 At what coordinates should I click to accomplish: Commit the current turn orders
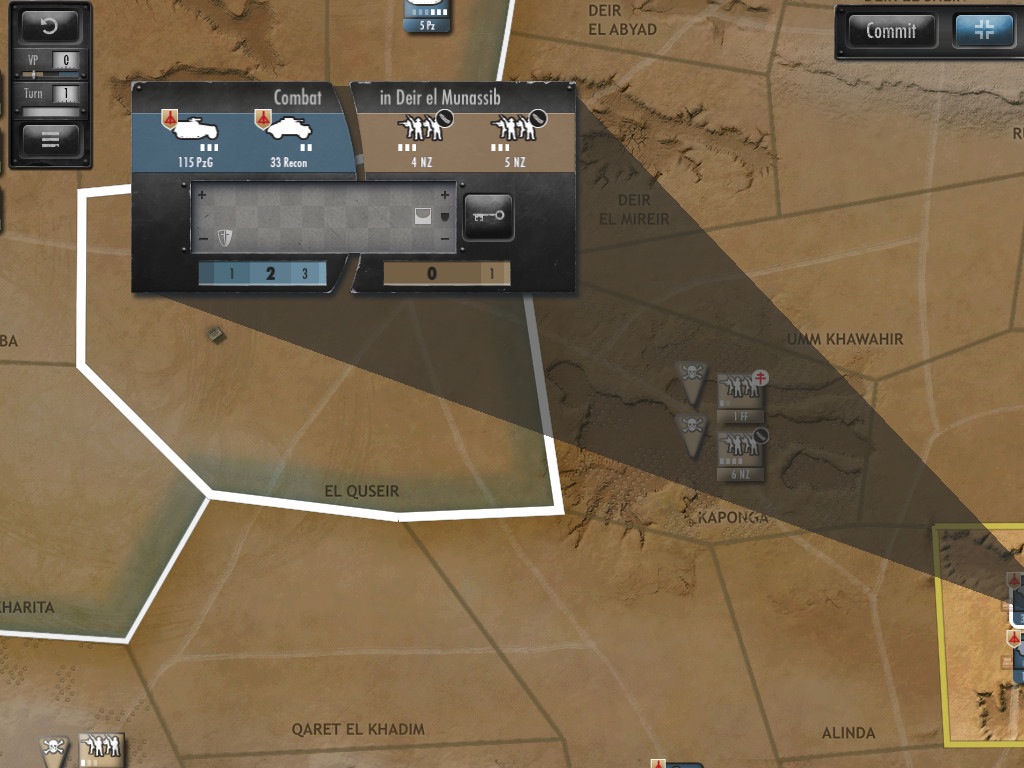click(890, 31)
